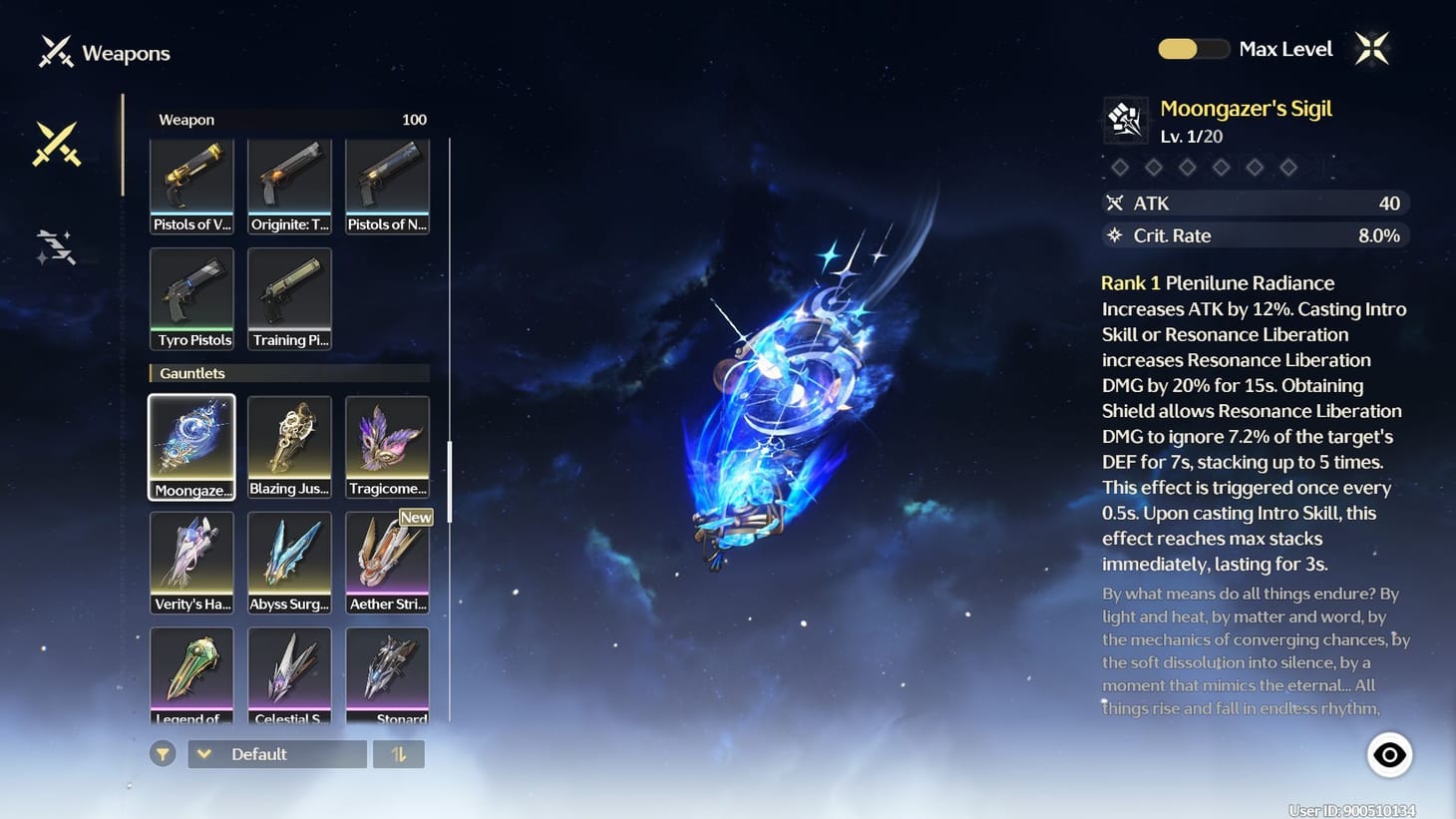Click the eye preview toggle in bottom right
Viewport: 1456px width, 819px height.
point(1389,754)
